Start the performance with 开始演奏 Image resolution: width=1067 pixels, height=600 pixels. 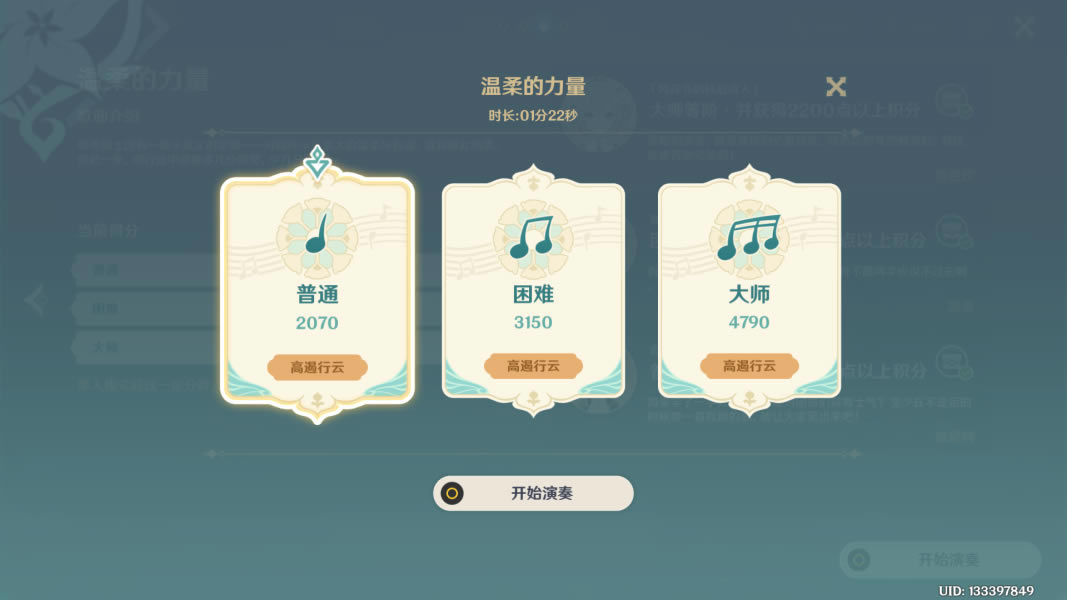(x=533, y=493)
